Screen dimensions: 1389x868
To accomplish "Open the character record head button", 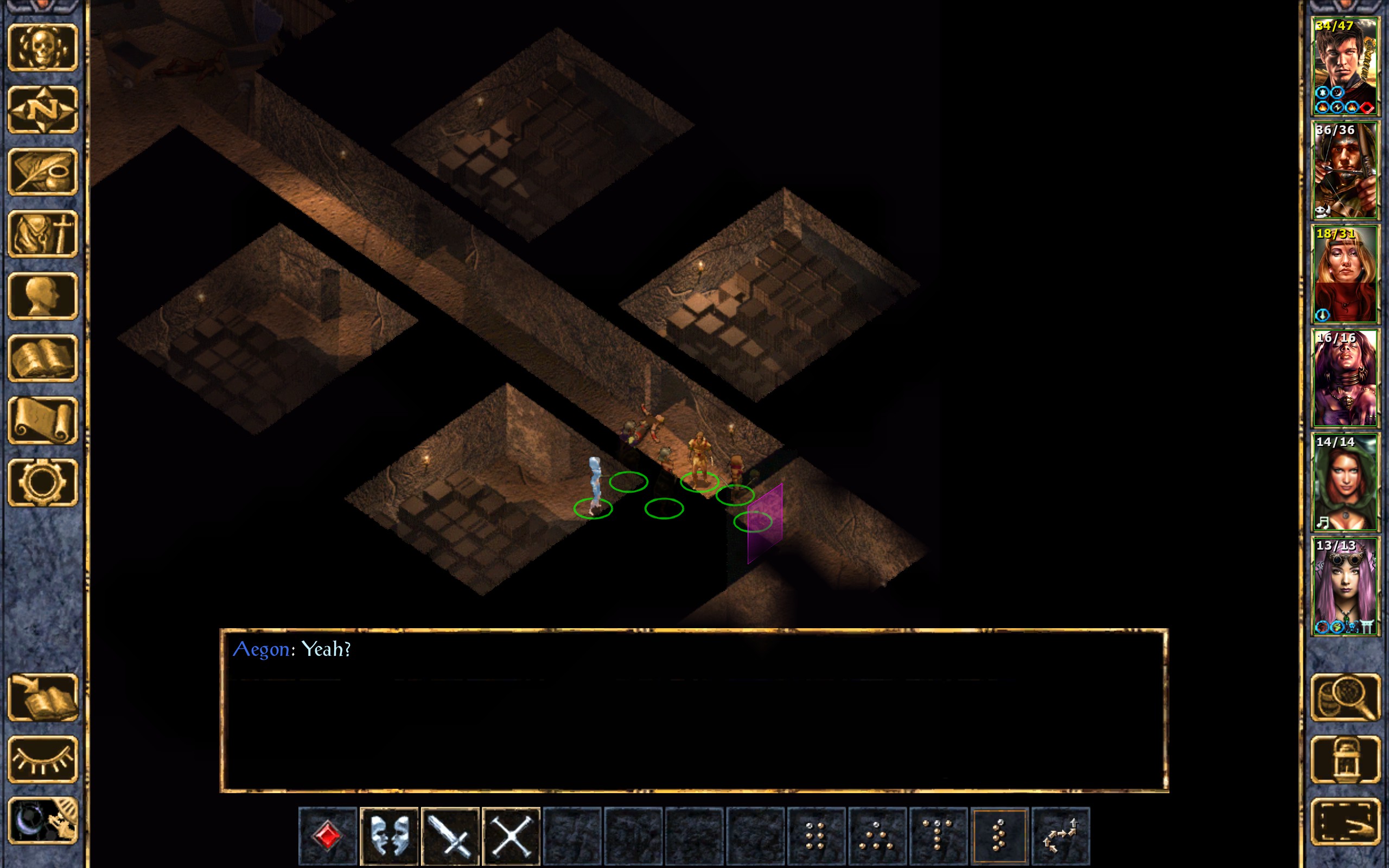I will pos(43,296).
